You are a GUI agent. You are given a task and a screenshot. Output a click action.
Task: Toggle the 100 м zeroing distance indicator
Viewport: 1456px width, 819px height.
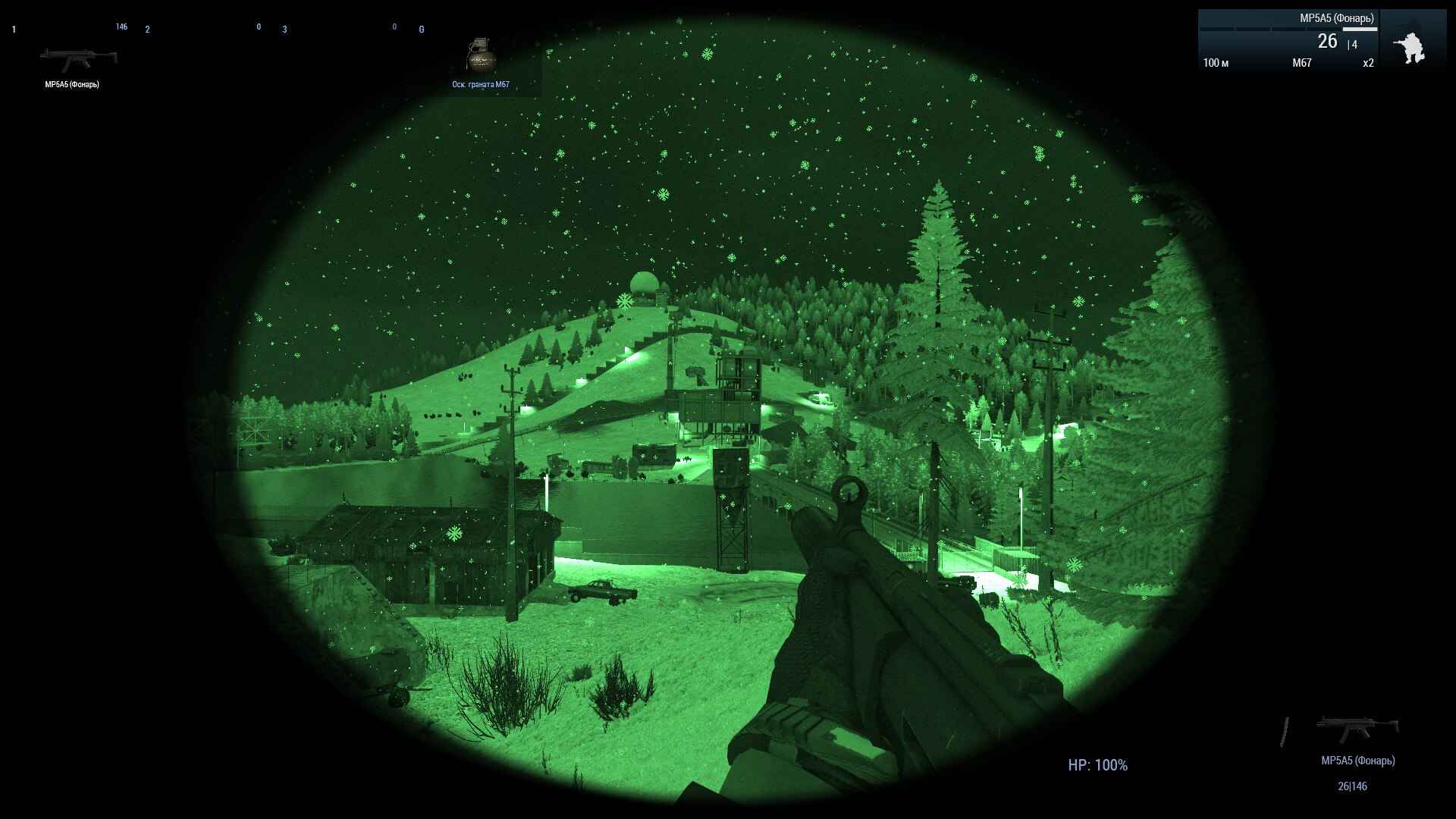1216,63
